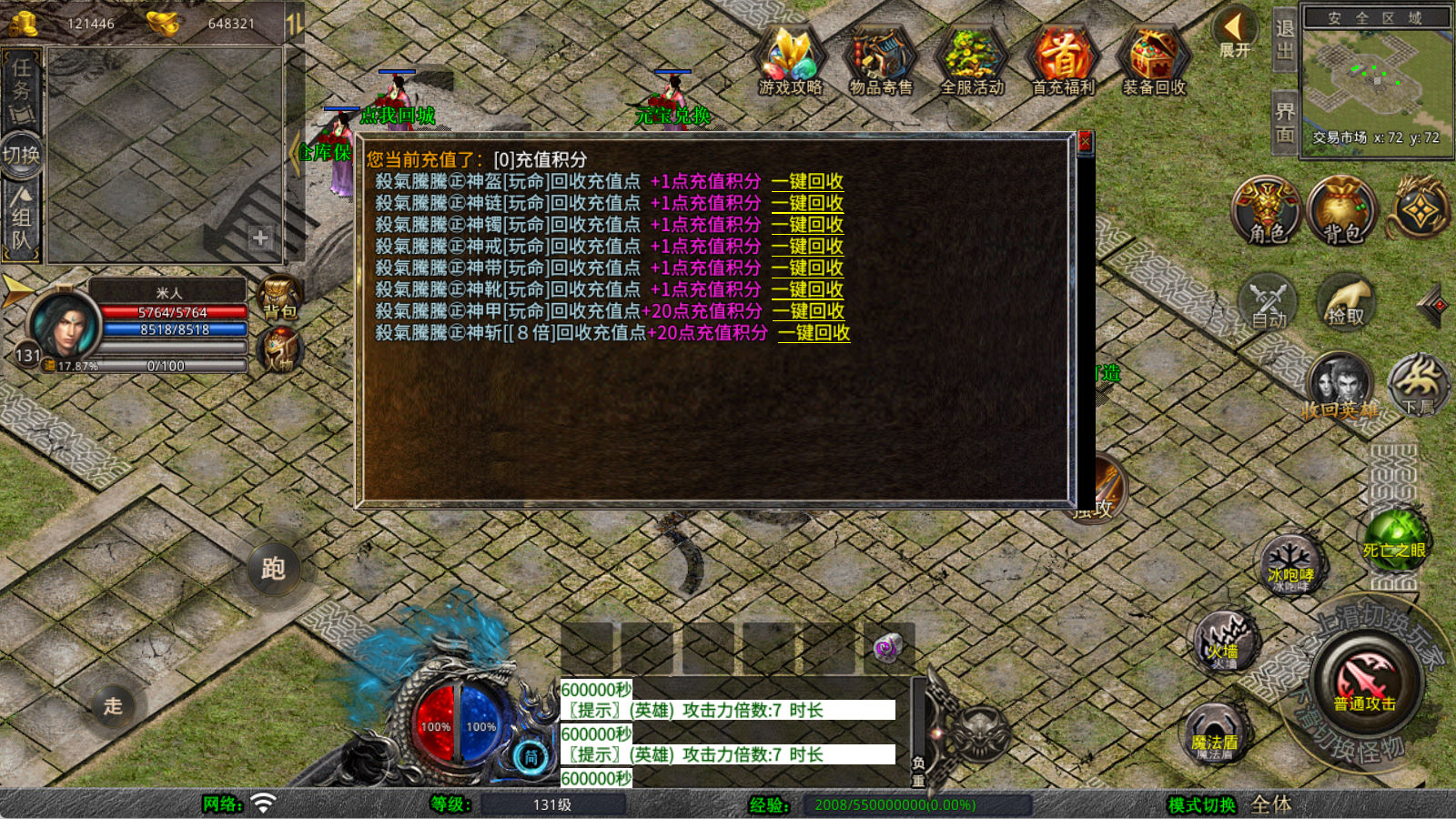
Task: Open the 背包 bag on the right side
Action: (1341, 211)
